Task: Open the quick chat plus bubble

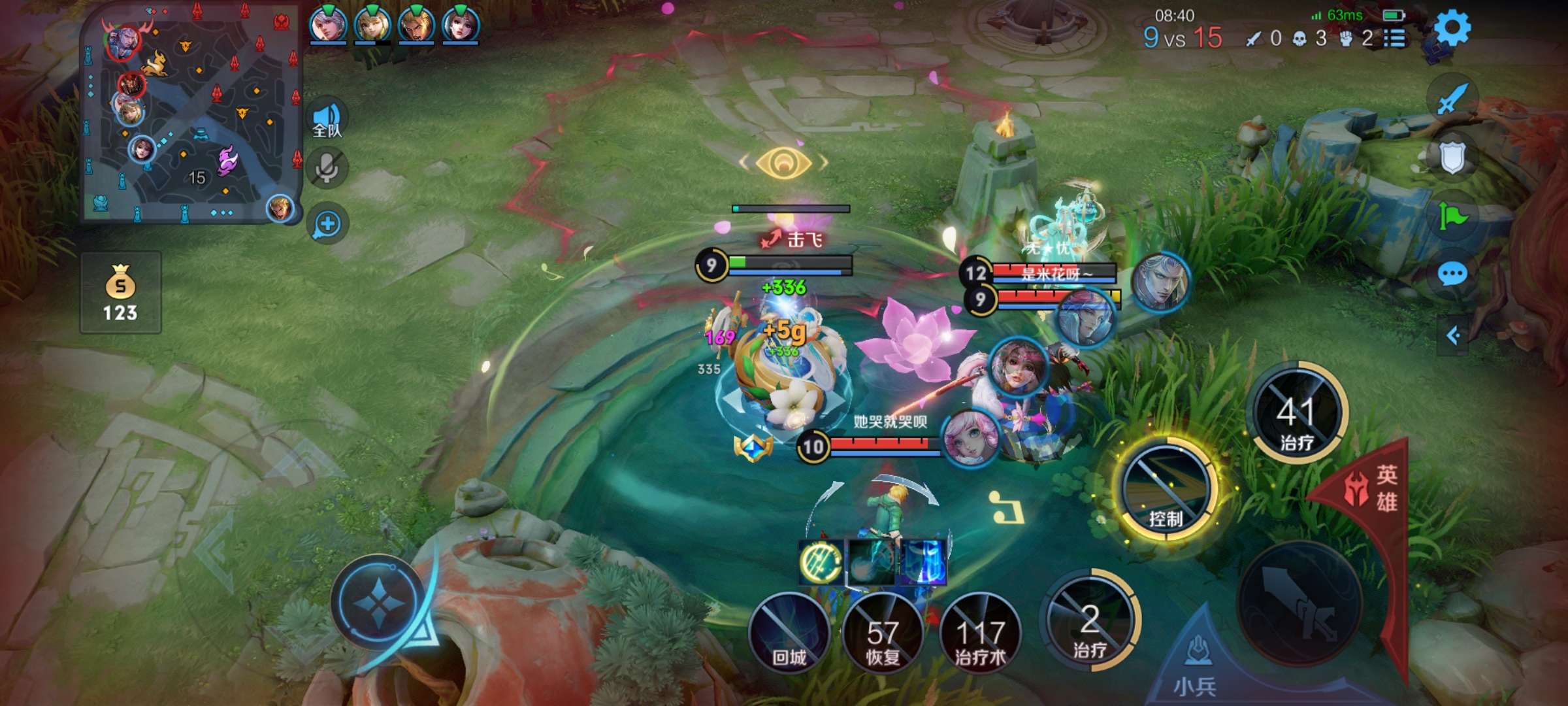Action: [327, 224]
